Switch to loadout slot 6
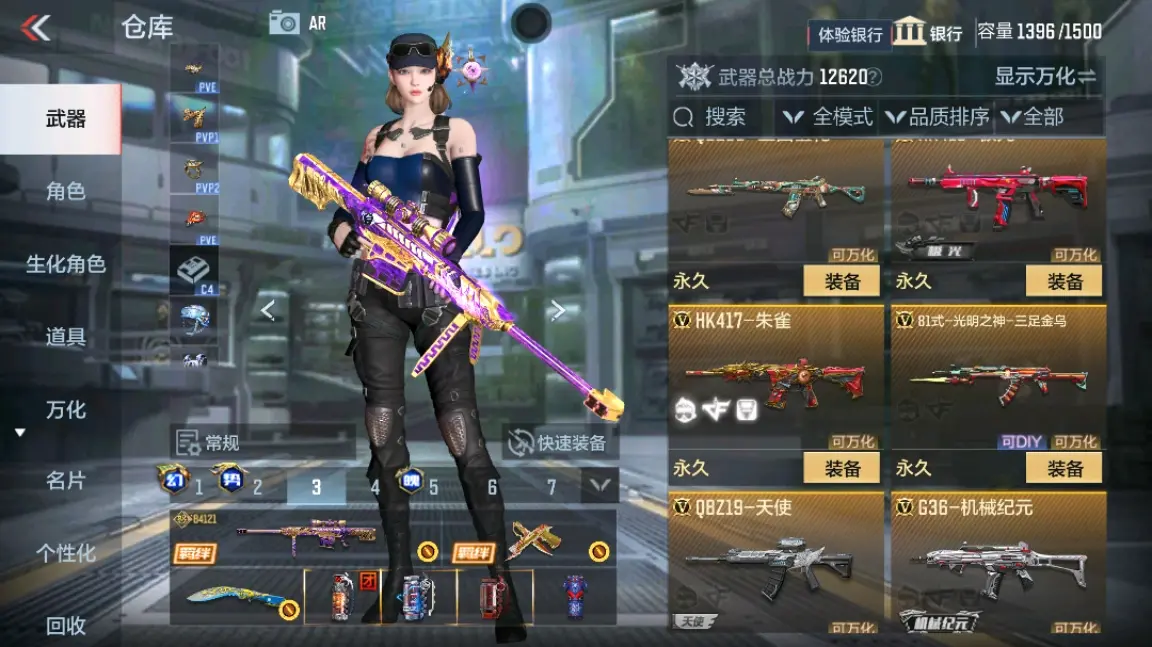 (492, 487)
